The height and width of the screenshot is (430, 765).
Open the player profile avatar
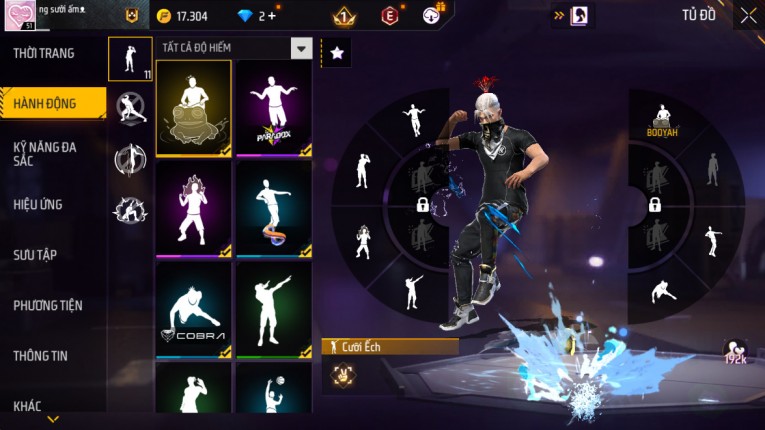21,16
